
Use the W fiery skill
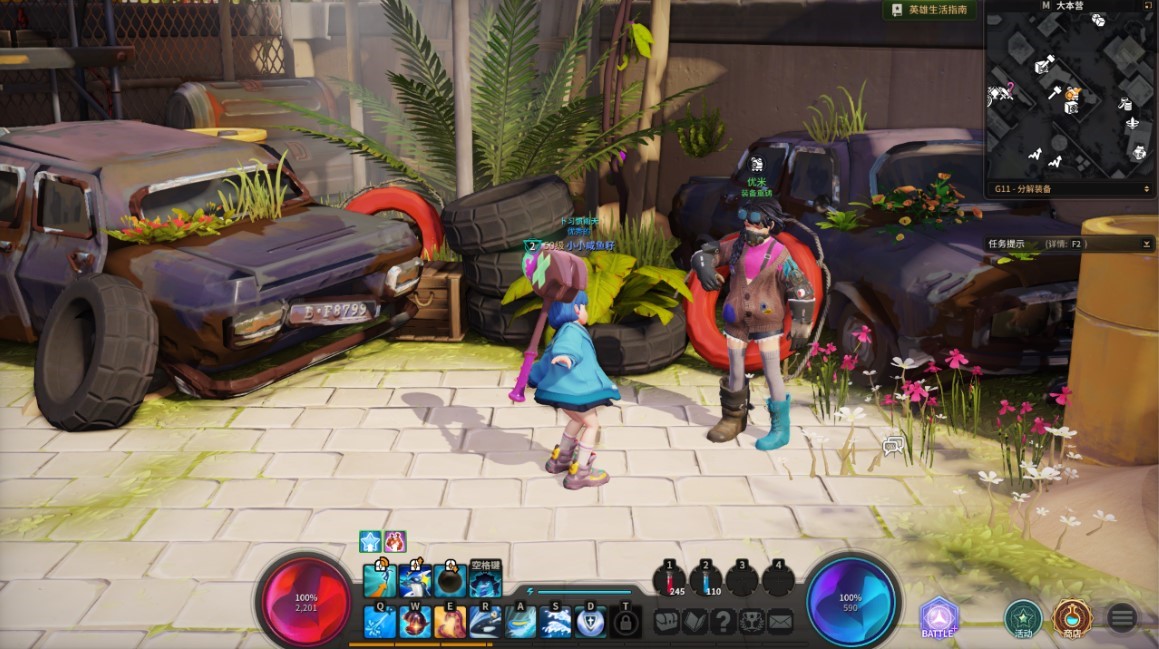(415, 622)
